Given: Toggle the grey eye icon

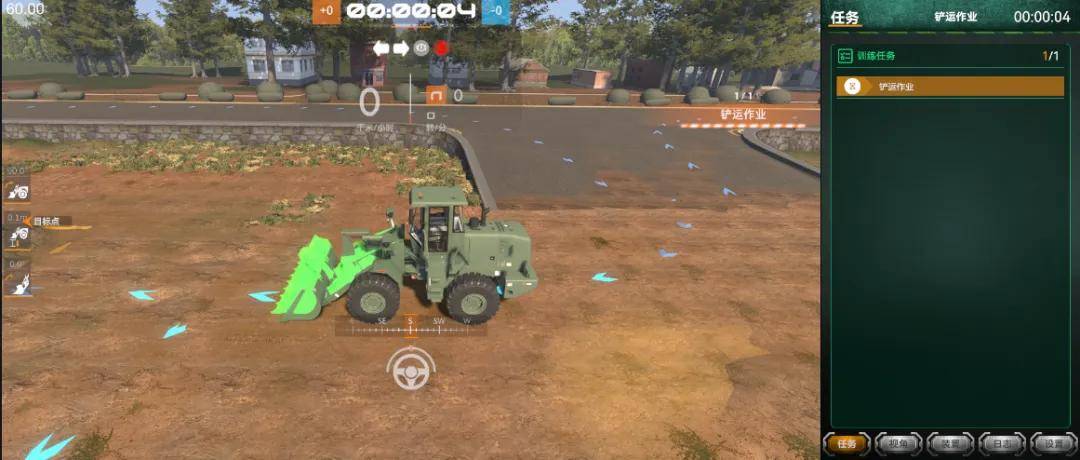Looking at the screenshot, I should tap(421, 48).
